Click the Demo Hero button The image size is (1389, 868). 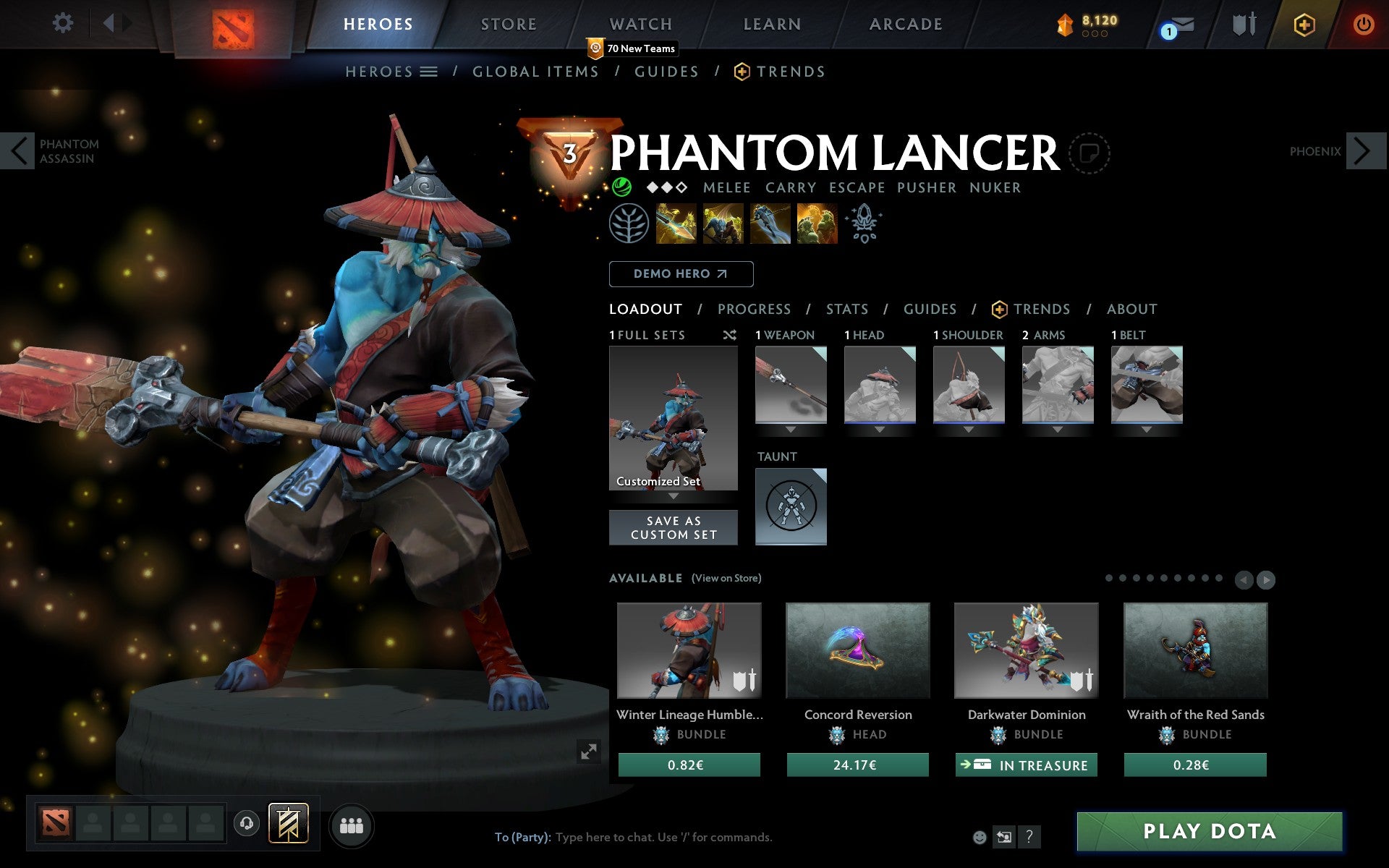pos(681,274)
